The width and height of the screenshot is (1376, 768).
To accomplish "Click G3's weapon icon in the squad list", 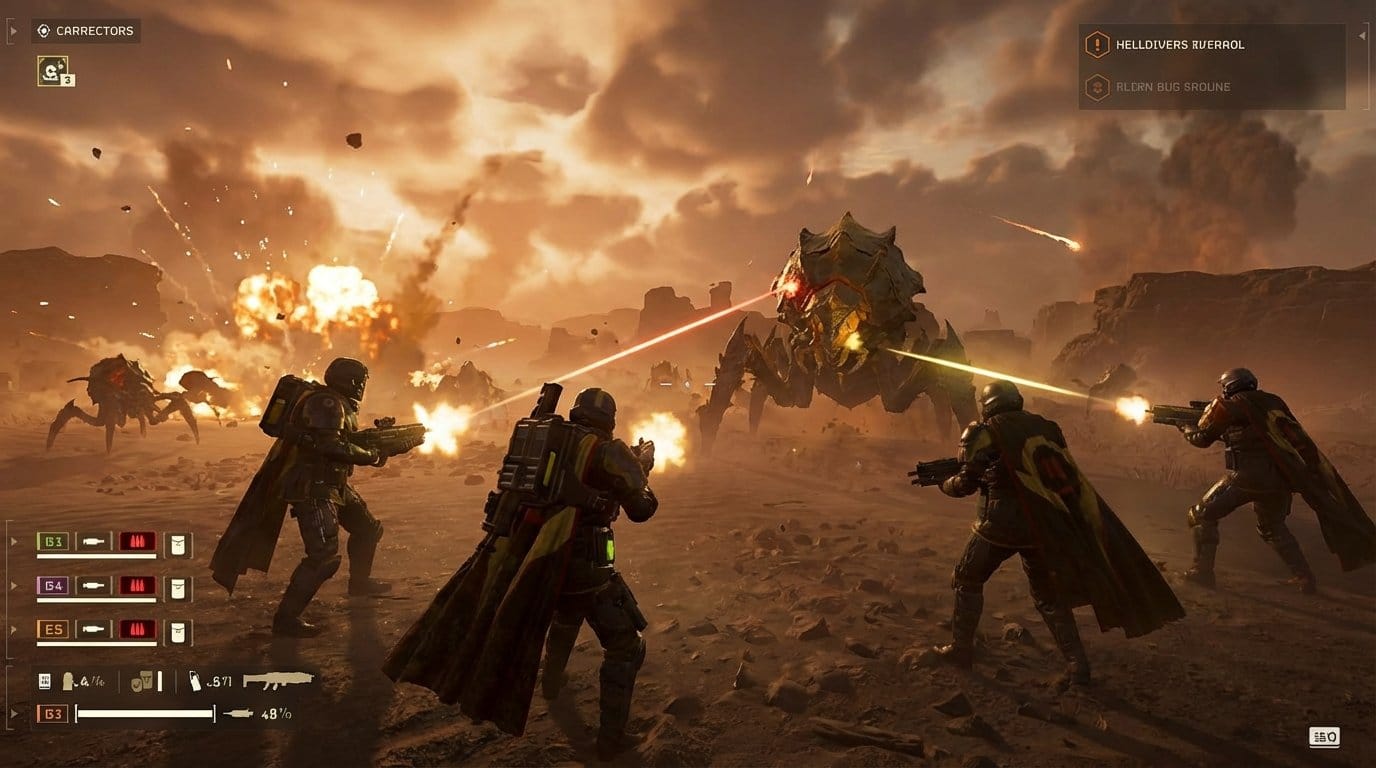I will 93,541.
